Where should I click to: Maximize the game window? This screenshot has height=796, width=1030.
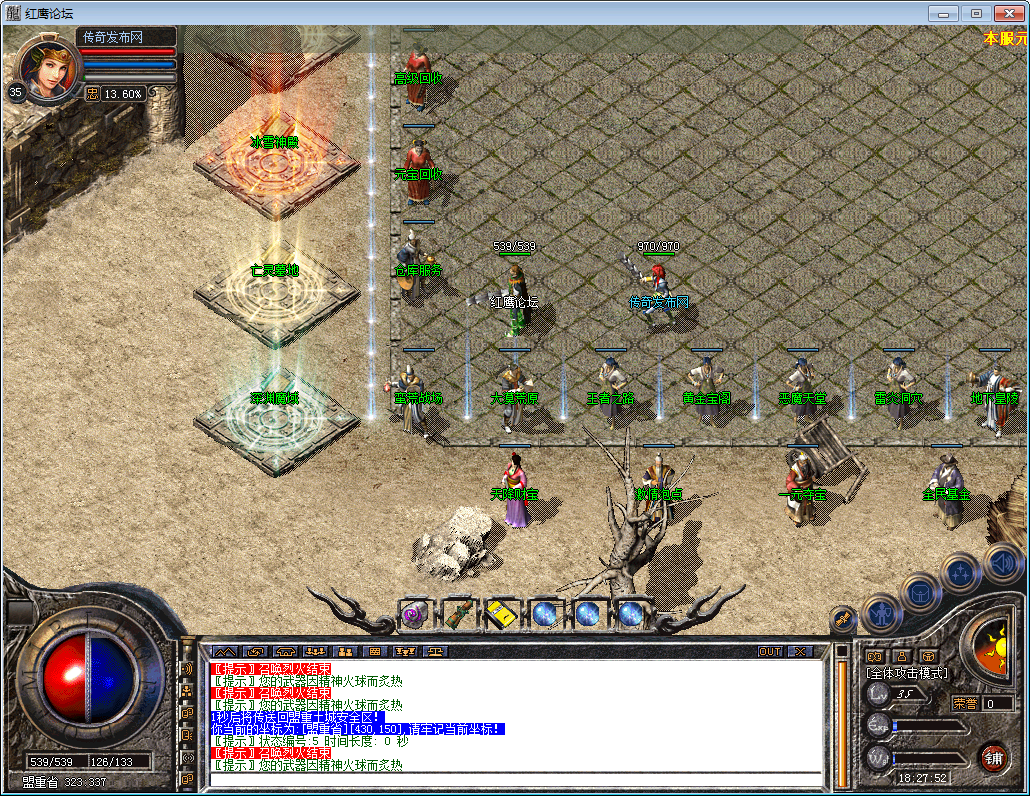976,13
